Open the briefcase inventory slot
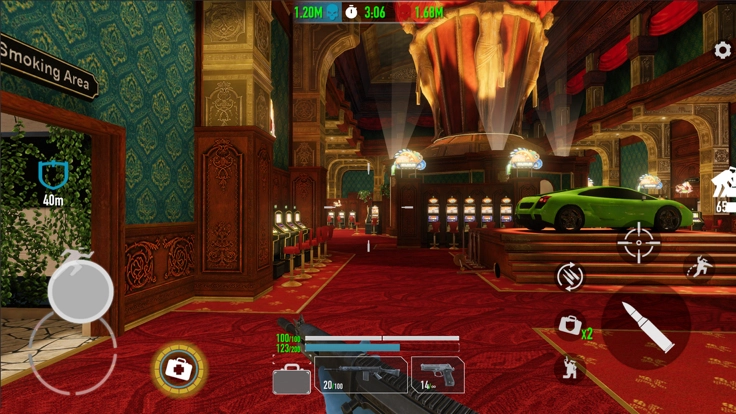 291,378
